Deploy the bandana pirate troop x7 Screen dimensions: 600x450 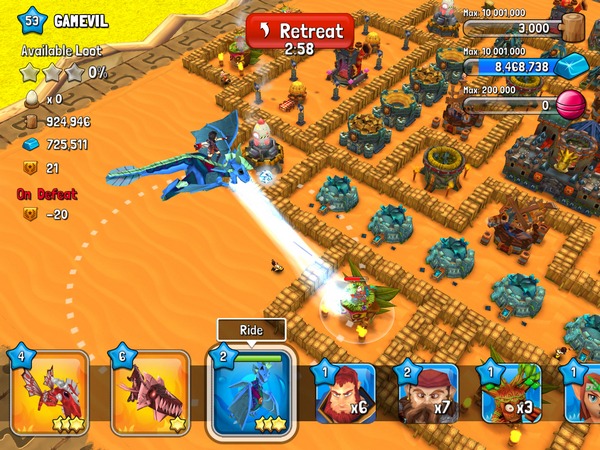click(430, 392)
